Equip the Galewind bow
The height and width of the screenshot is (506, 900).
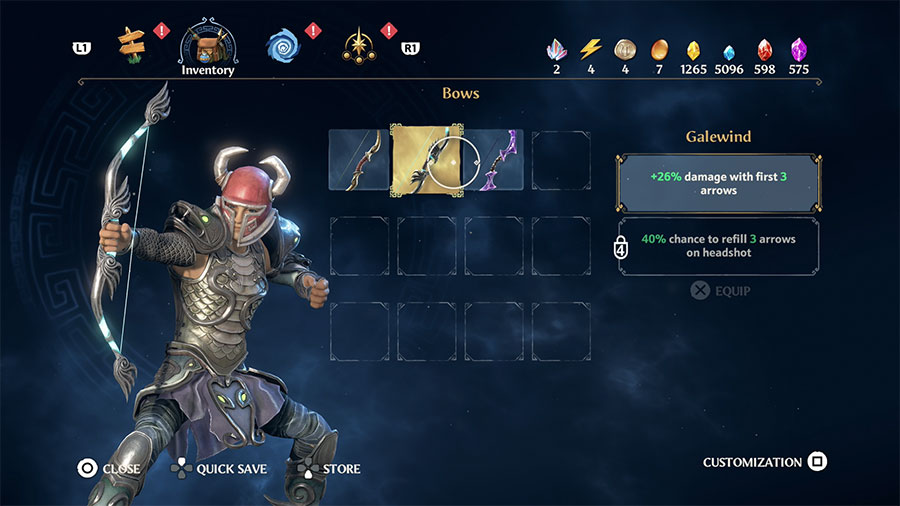click(720, 291)
